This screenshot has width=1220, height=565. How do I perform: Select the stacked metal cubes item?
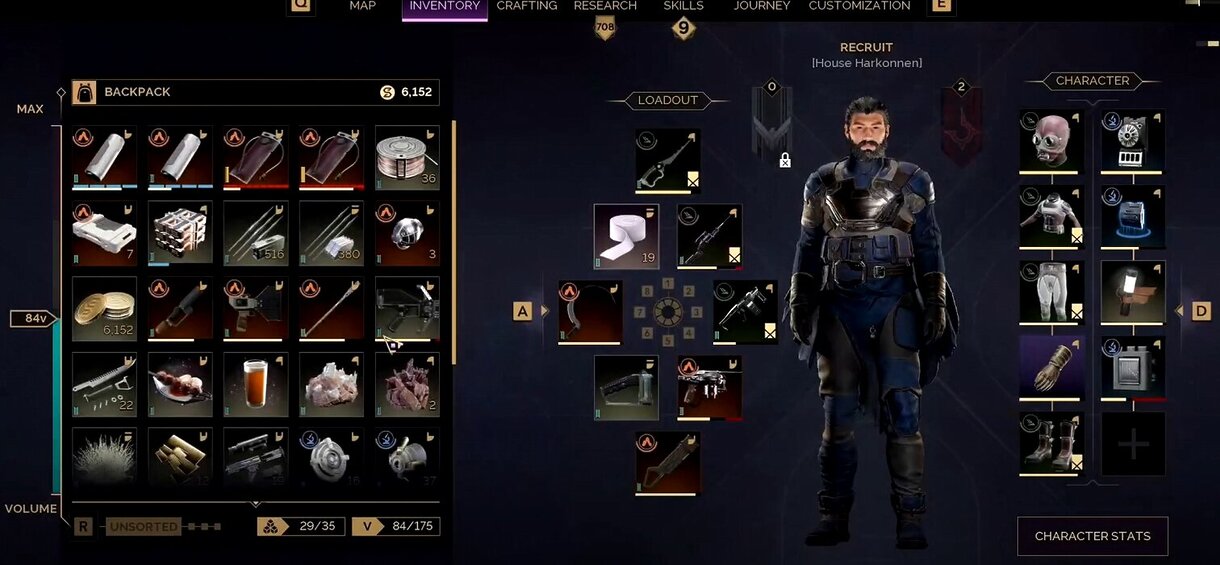click(x=180, y=233)
